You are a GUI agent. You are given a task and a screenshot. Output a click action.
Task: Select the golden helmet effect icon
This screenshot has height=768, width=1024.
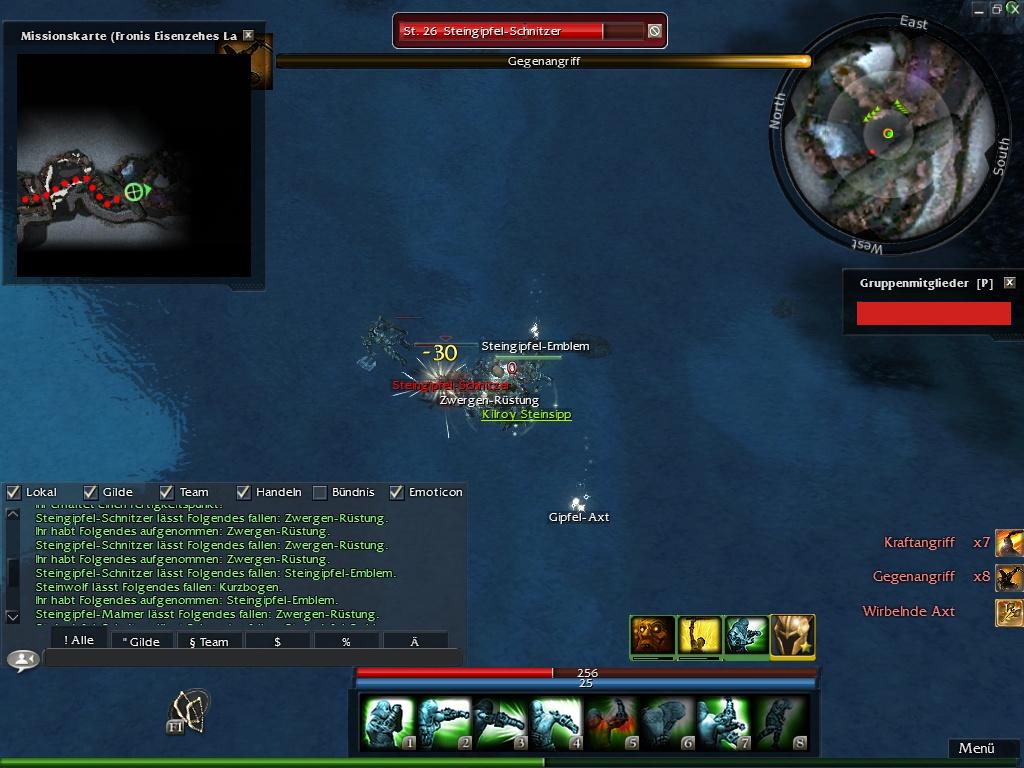pyautogui.click(x=792, y=636)
